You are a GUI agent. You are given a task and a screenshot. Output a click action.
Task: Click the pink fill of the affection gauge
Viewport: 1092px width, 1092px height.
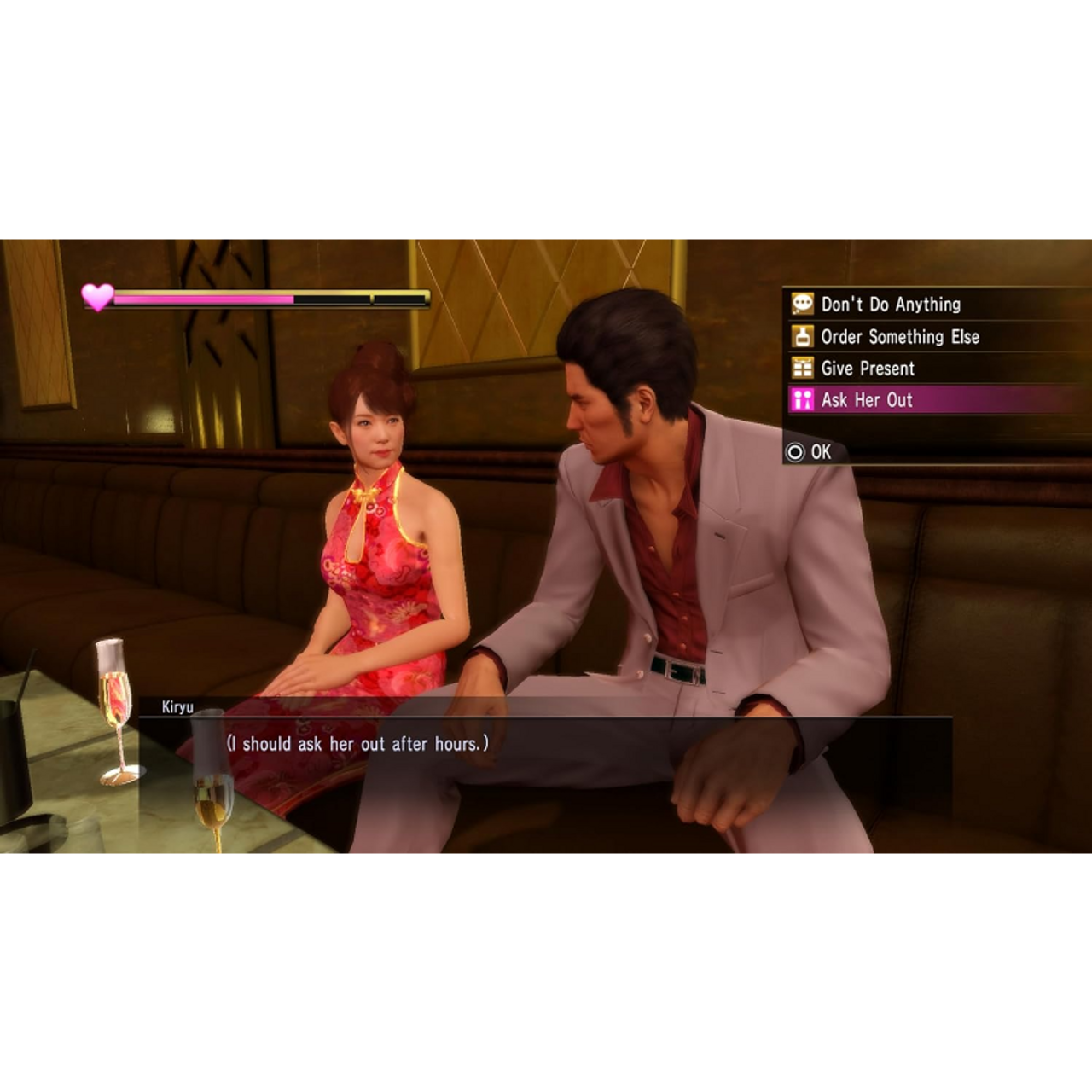coord(205,299)
